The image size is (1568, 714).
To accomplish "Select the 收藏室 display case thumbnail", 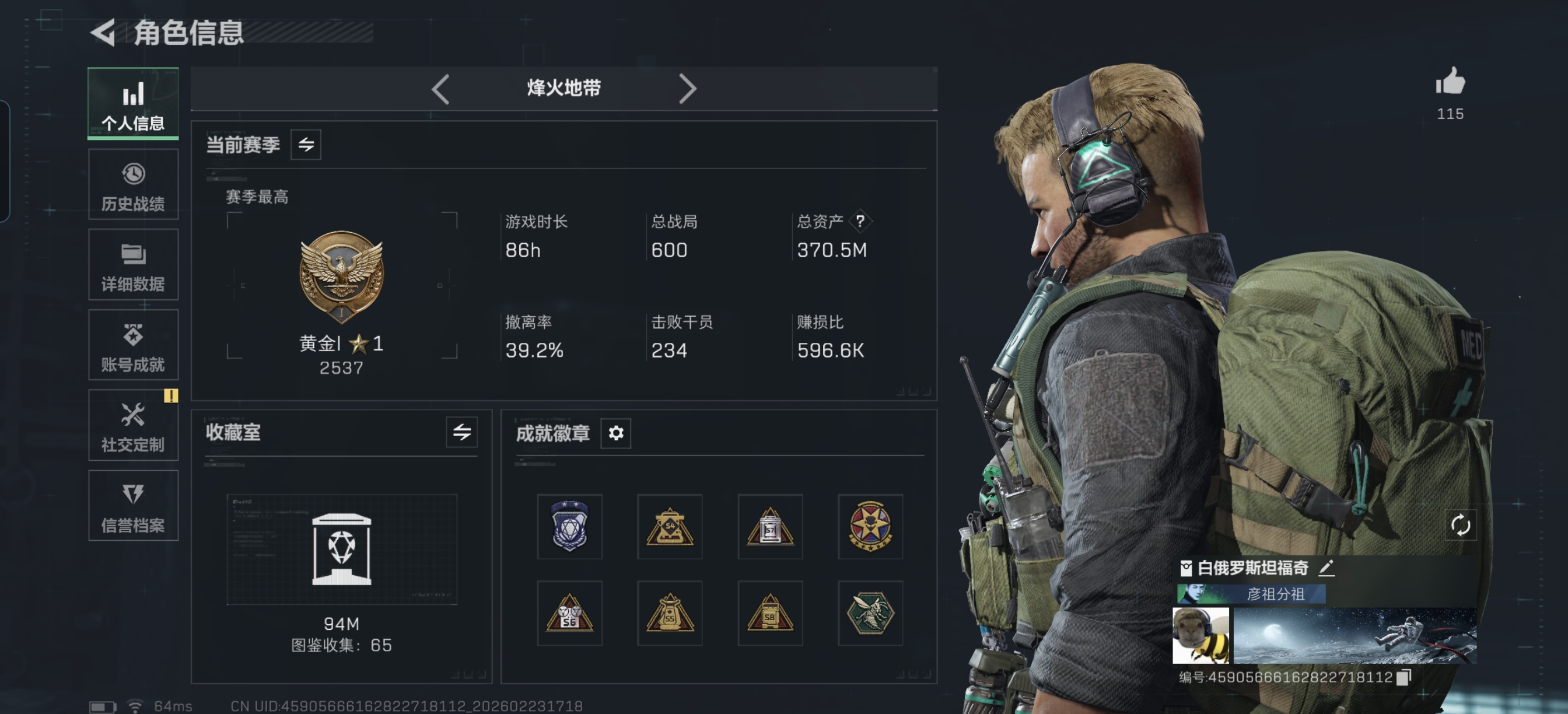I will point(341,549).
